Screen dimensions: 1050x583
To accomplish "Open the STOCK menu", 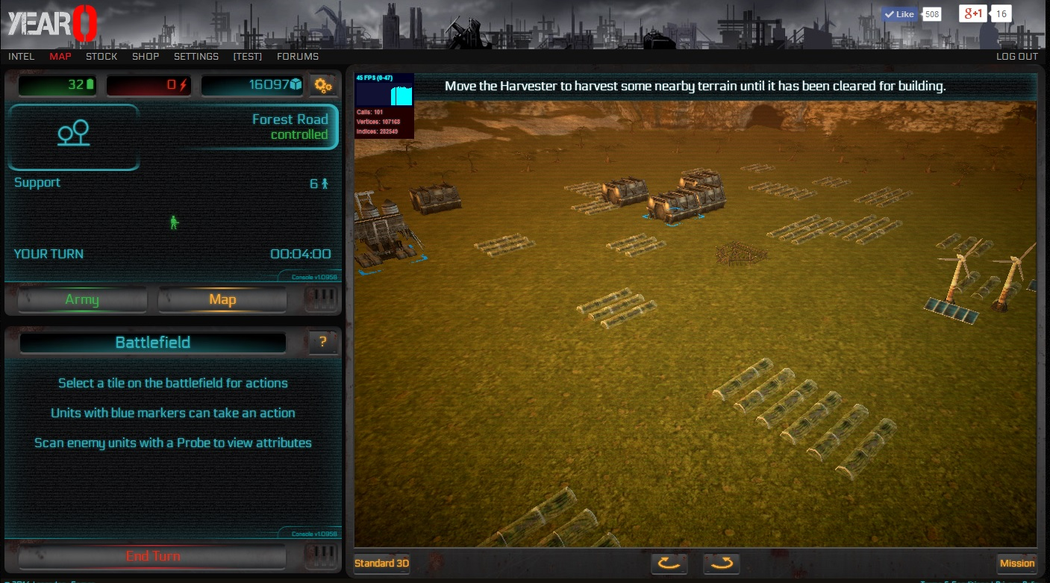I will (101, 57).
